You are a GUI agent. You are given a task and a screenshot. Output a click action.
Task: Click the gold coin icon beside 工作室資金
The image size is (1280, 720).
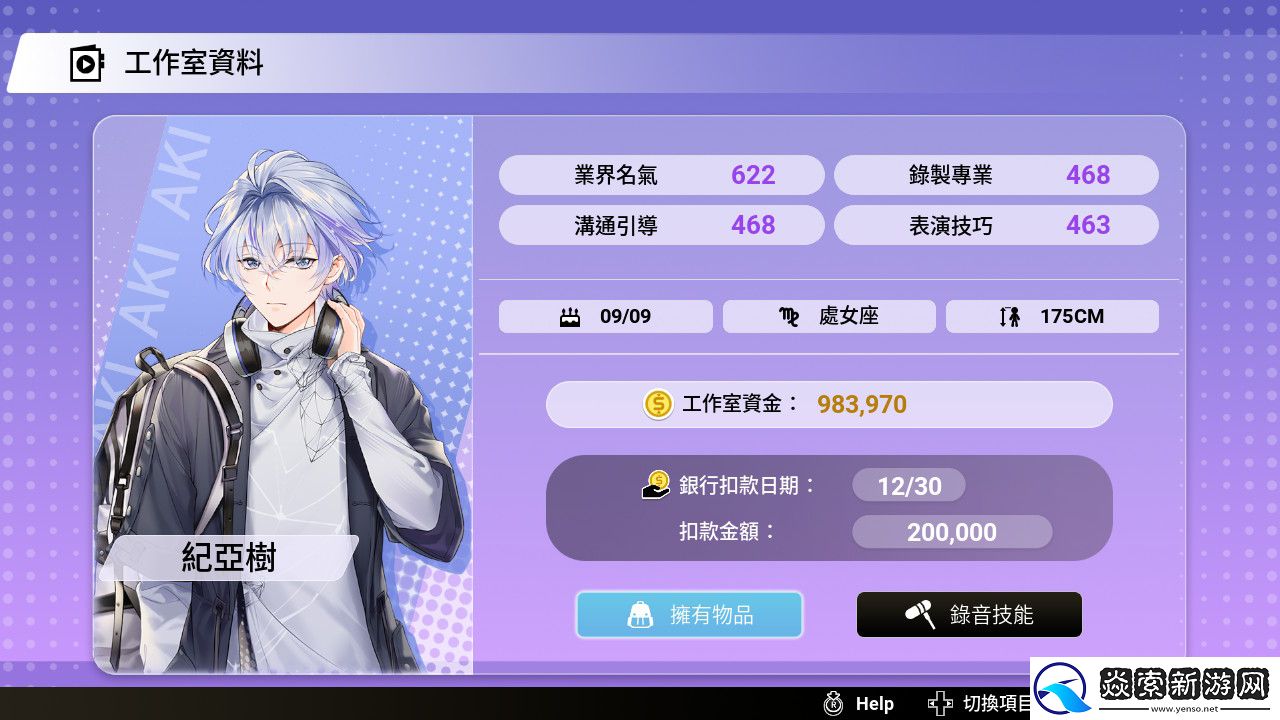pos(657,404)
